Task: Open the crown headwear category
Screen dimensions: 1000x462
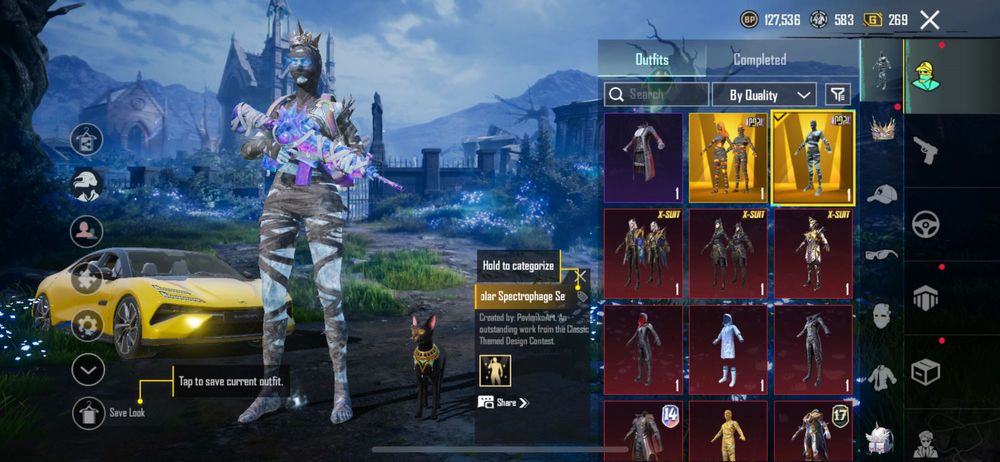Action: point(882,128)
